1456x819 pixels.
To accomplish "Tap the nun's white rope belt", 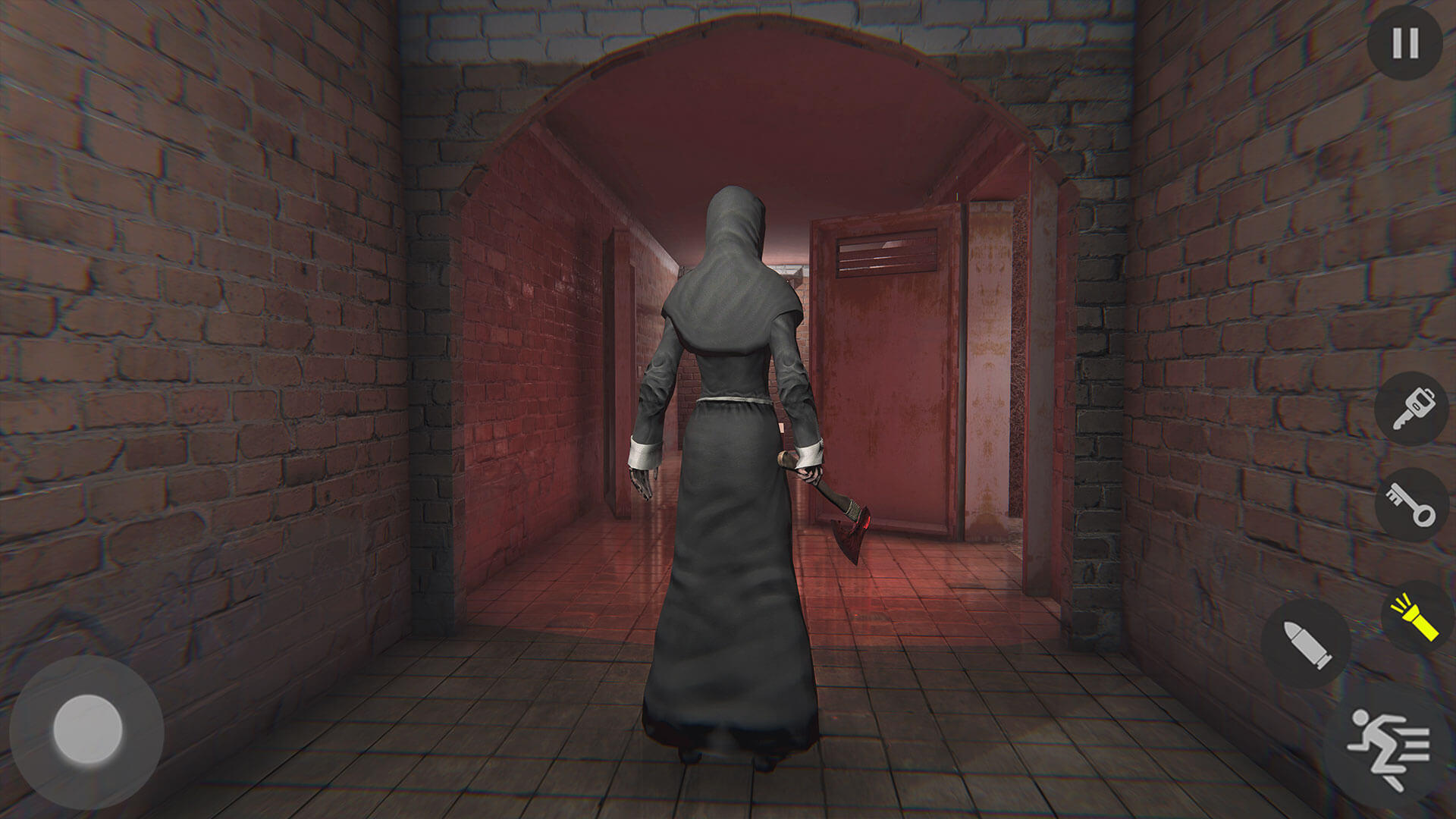I will [x=732, y=398].
